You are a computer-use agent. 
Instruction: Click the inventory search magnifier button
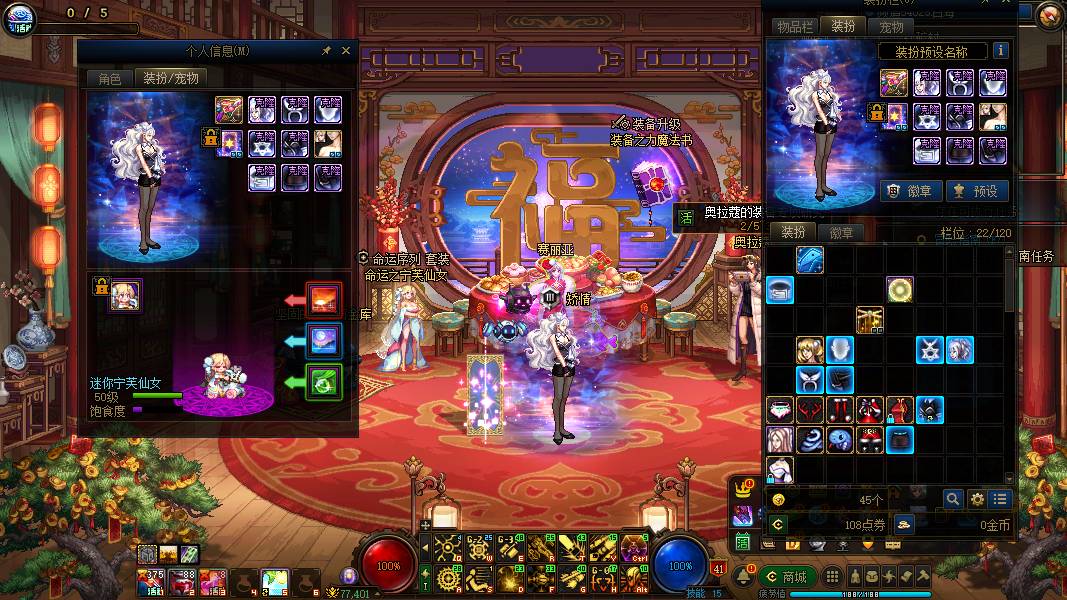pos(953,498)
